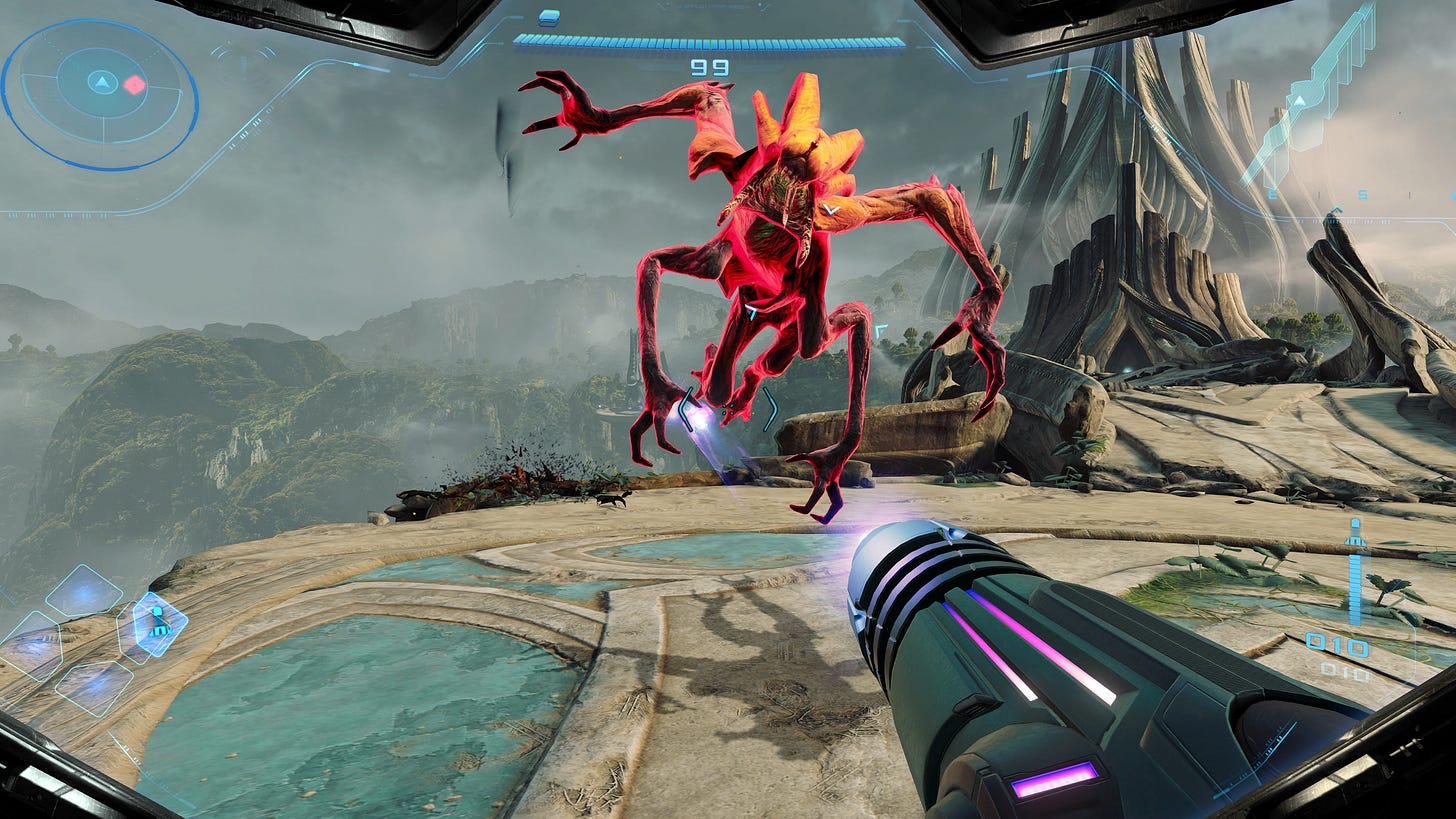Select the highlighted weapon icon in bottom-left cluster
The image size is (1456, 819).
160,627
